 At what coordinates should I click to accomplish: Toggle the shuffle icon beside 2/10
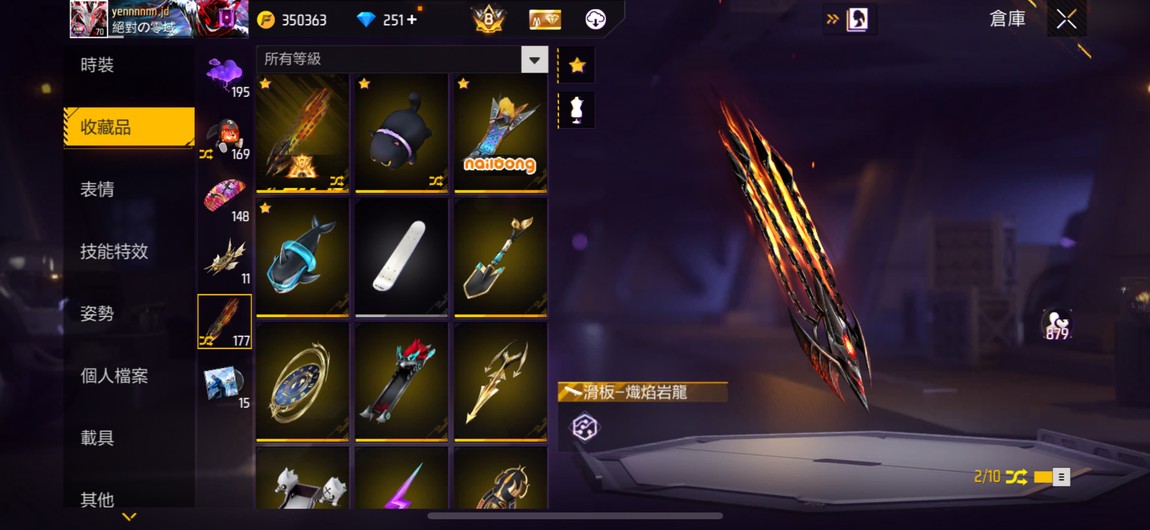click(x=1017, y=477)
